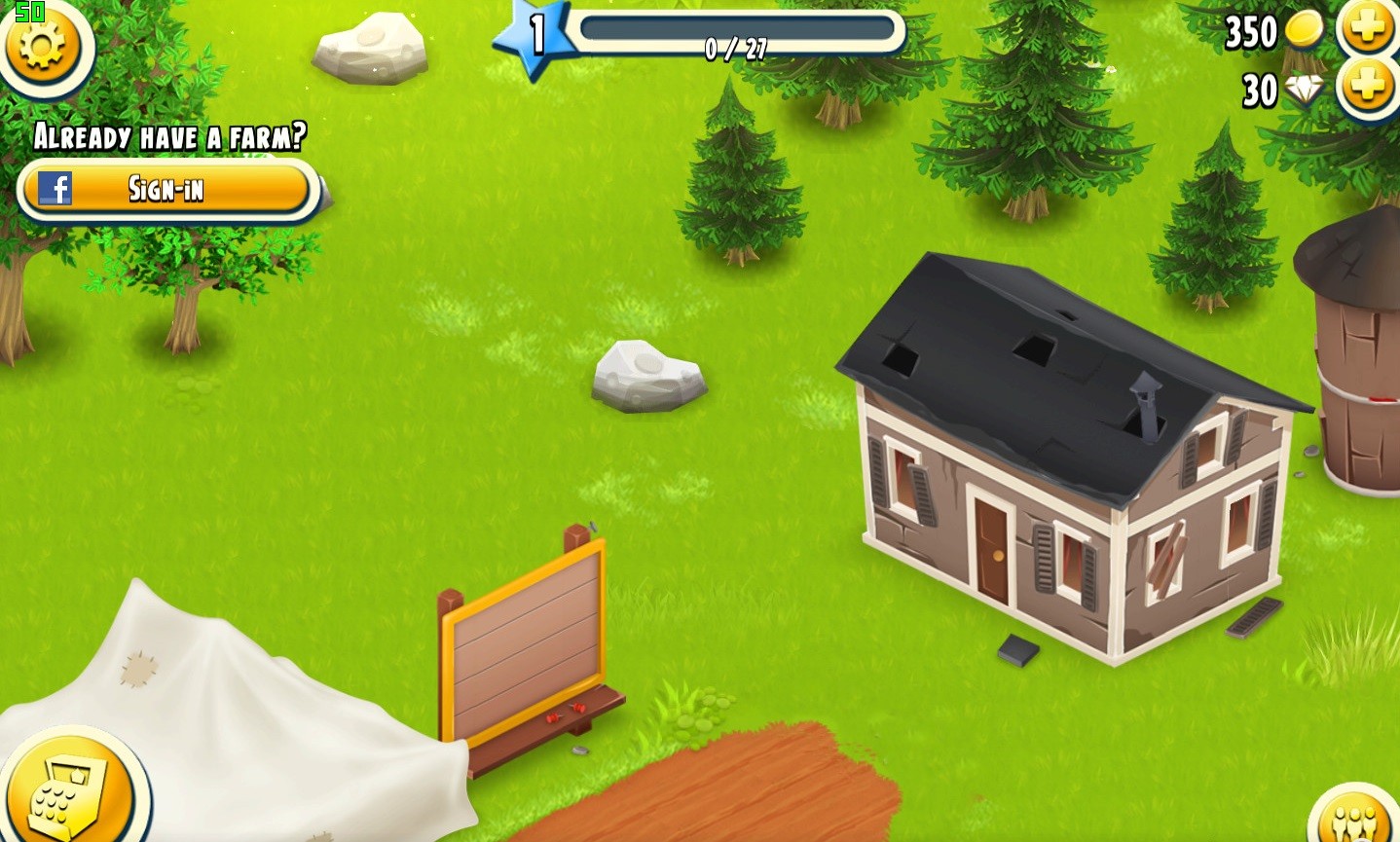The width and height of the screenshot is (1400, 842).
Task: Add more coins with the plus button
Action: pyautogui.click(x=1367, y=29)
